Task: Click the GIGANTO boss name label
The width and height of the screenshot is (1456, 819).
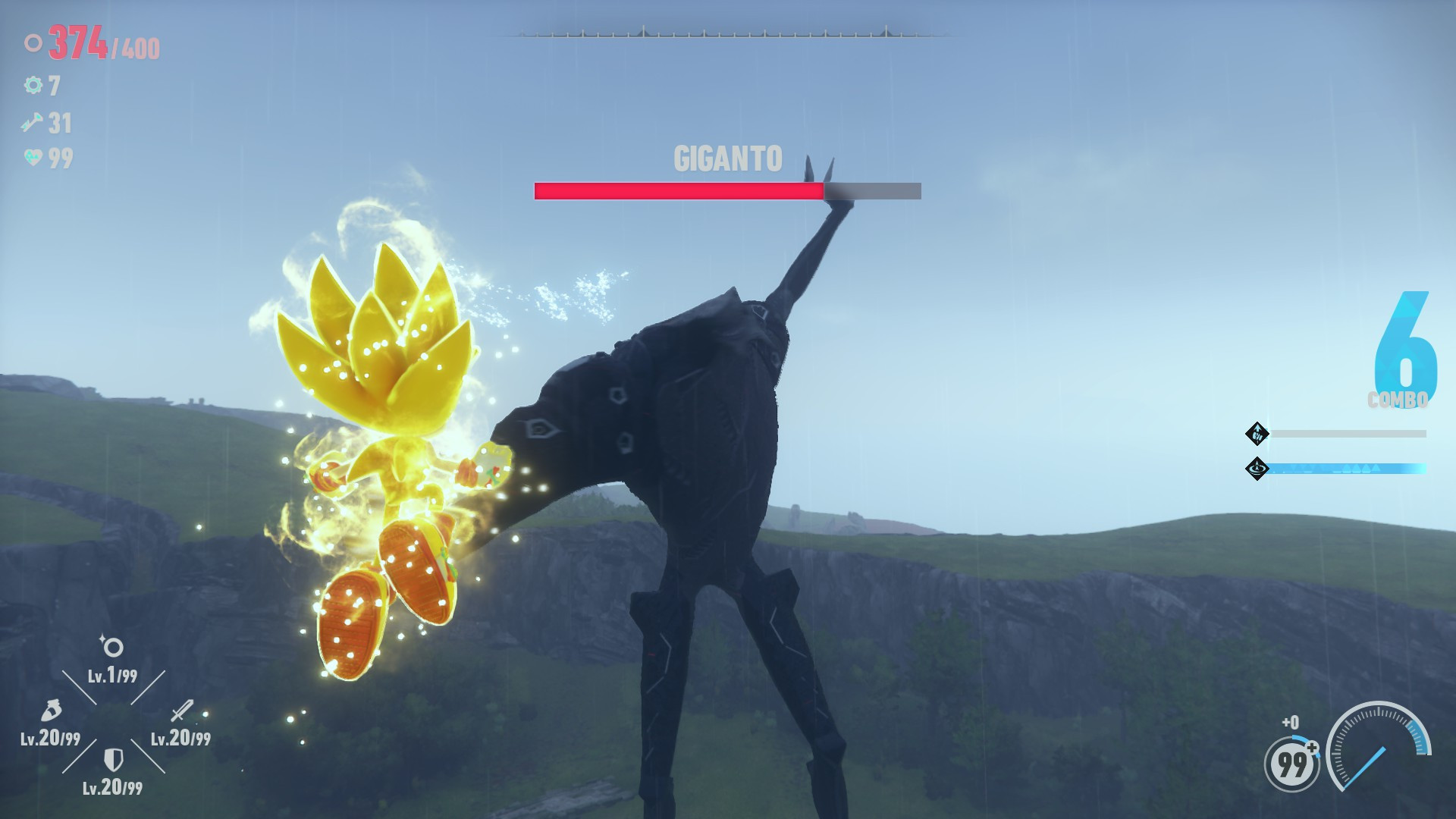Action: click(726, 159)
